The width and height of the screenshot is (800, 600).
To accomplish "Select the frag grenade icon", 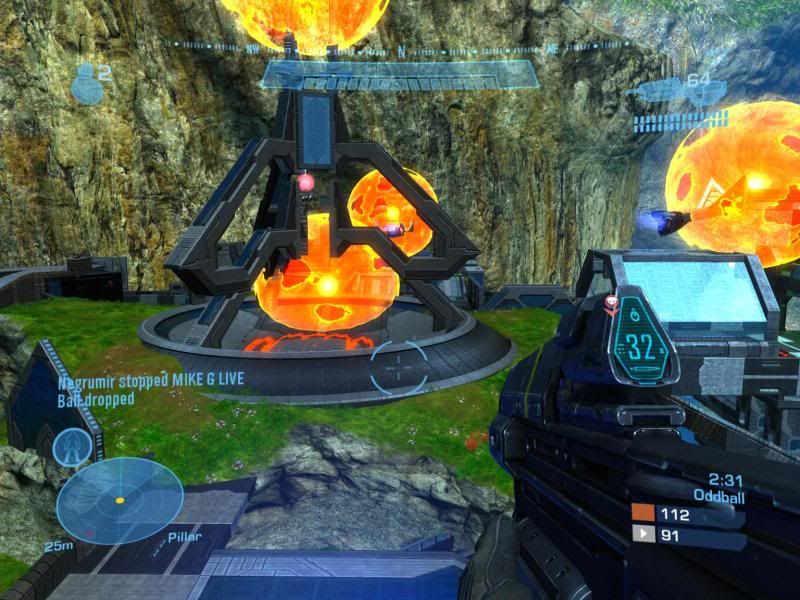I will point(86,83).
